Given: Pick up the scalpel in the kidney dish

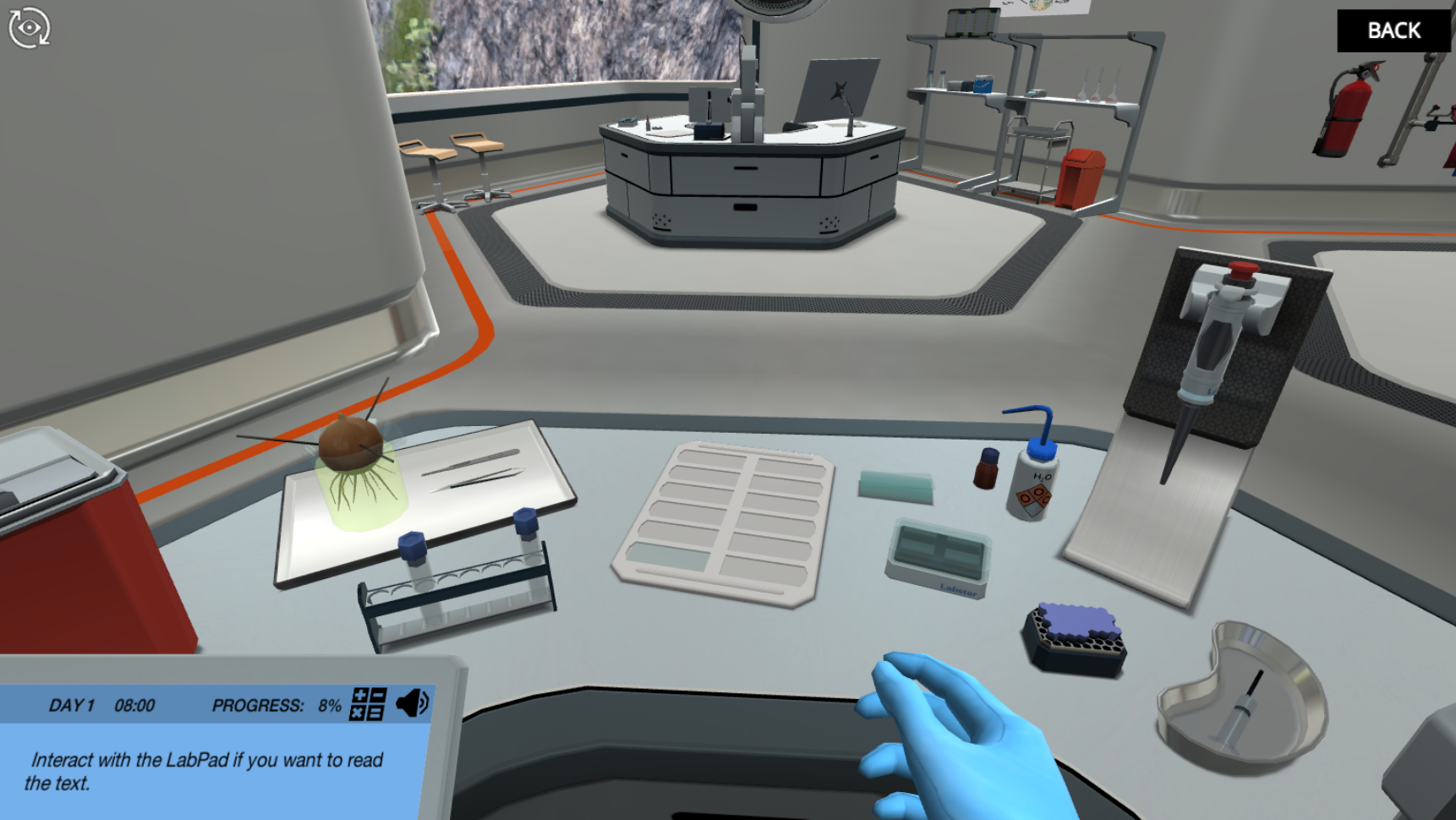Looking at the screenshot, I should (x=1243, y=710).
